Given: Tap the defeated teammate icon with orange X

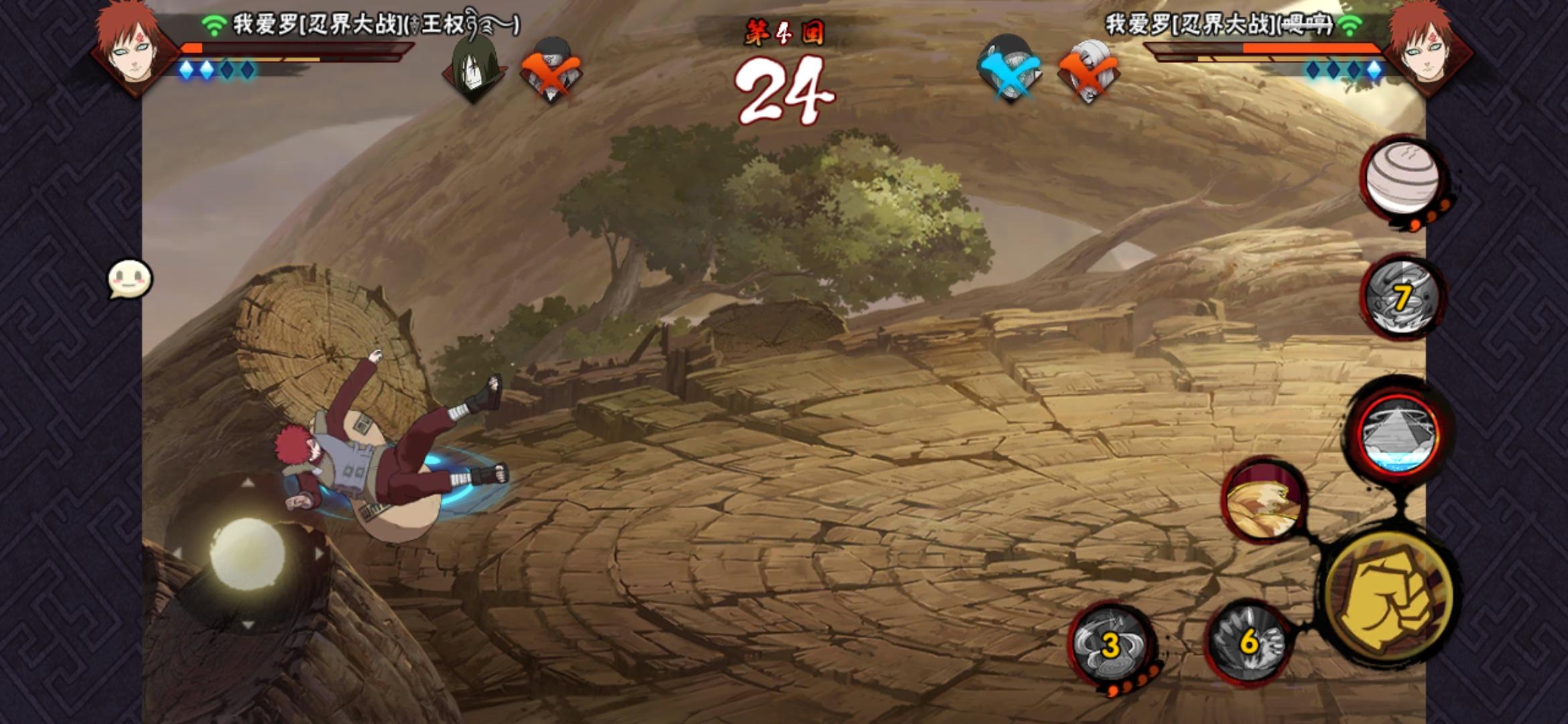Looking at the screenshot, I should [x=551, y=67].
